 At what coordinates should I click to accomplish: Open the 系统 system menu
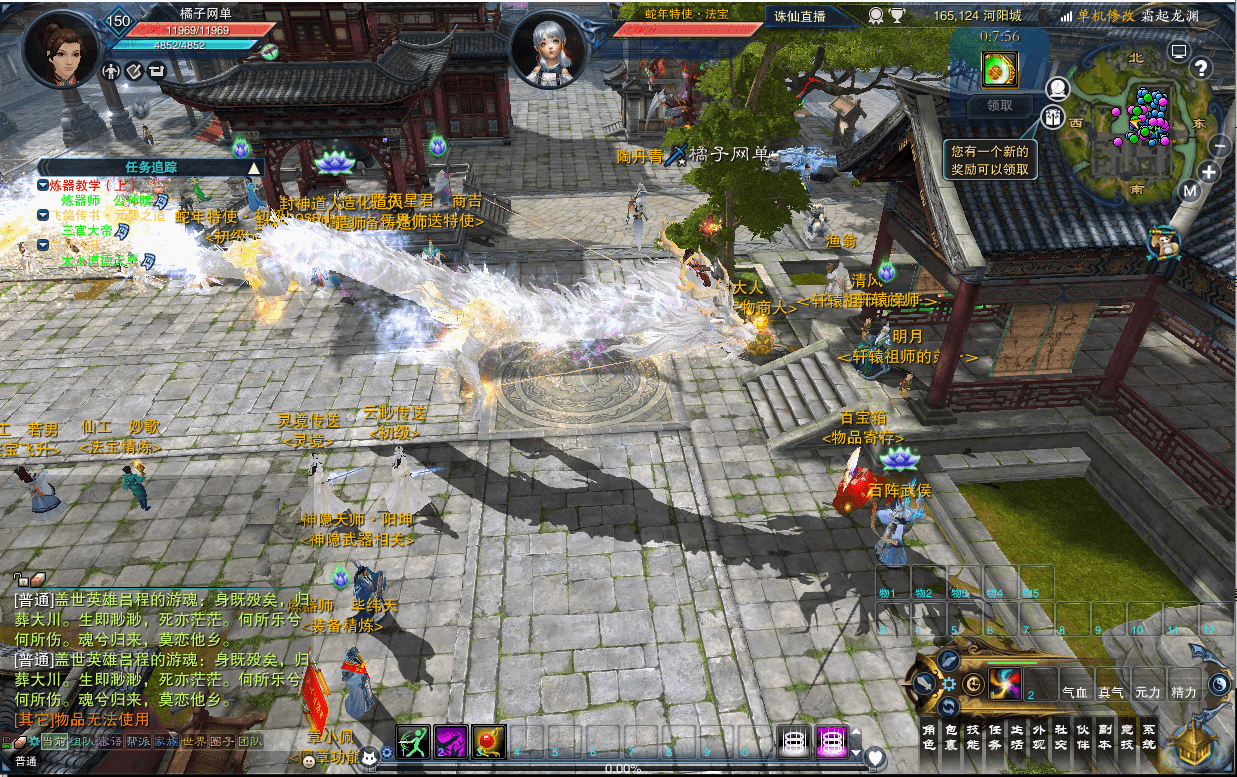[1148, 737]
